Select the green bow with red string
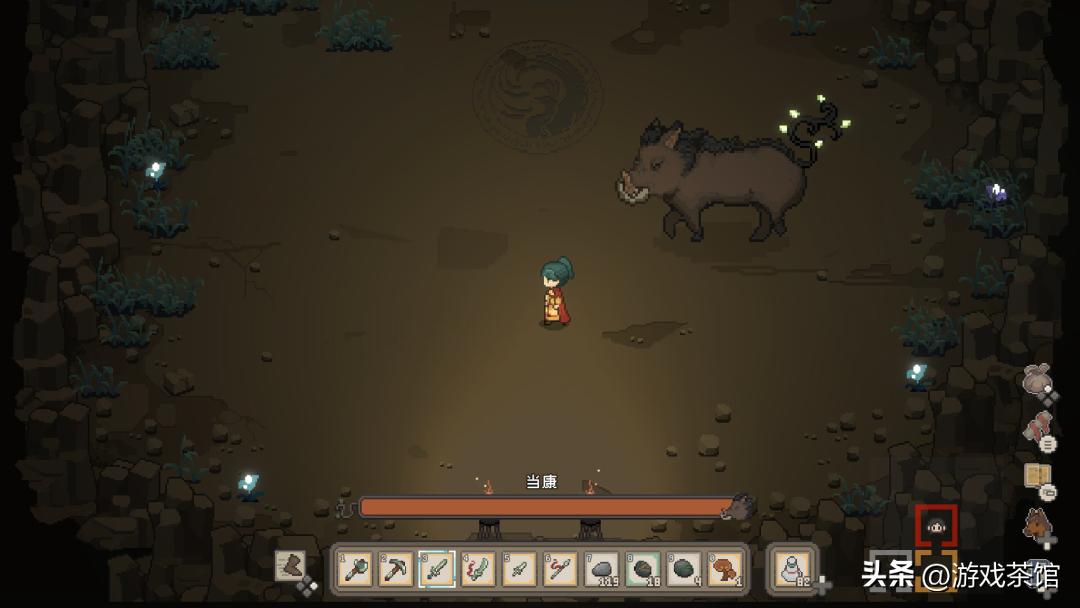This screenshot has height=608, width=1080. tap(479, 569)
